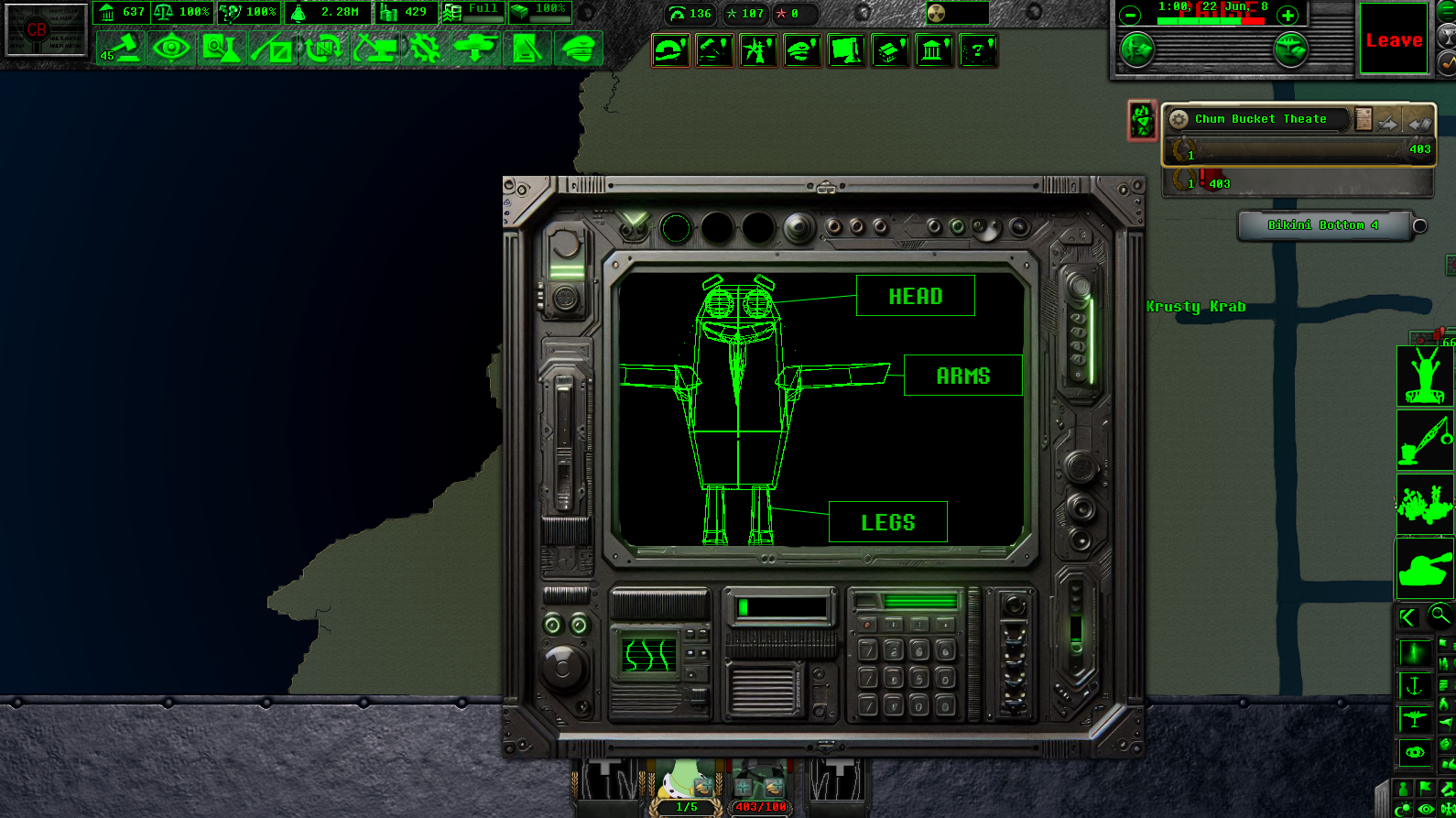Click the HEAD label on the robot diagram
The image size is (1456, 818).
(x=915, y=296)
